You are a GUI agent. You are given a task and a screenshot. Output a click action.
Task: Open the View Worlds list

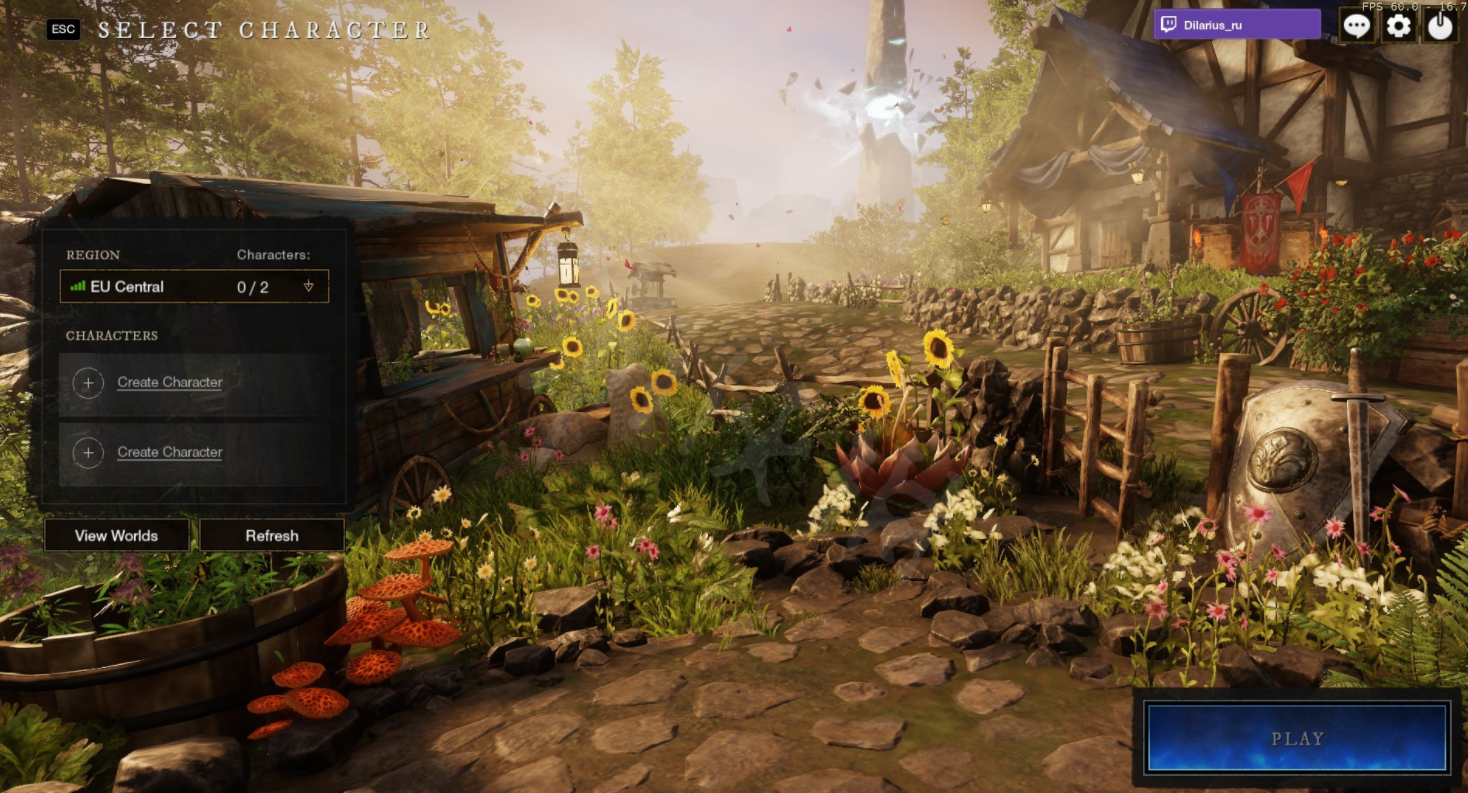[116, 535]
